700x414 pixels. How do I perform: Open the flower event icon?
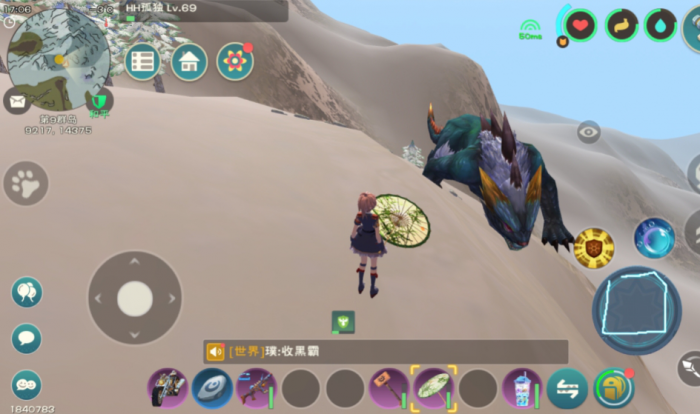point(235,62)
